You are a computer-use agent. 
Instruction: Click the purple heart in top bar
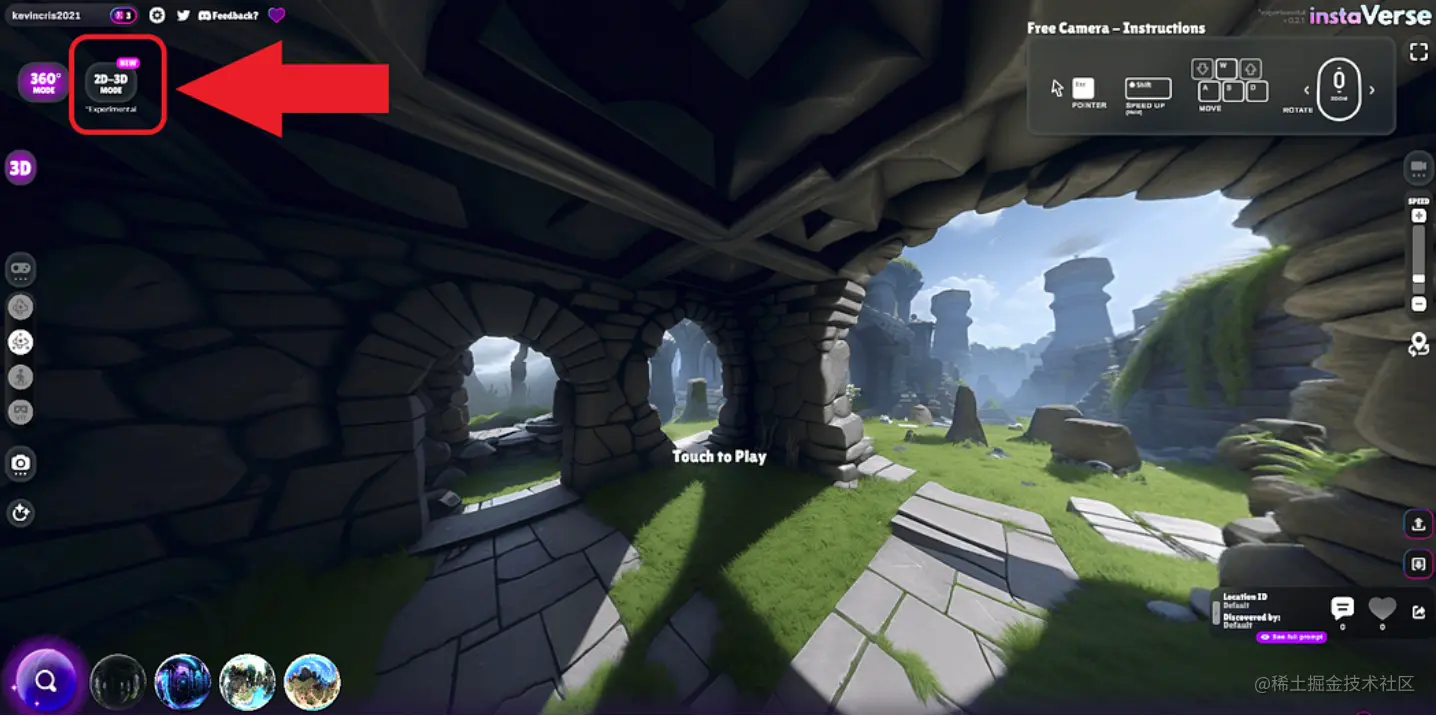[x=277, y=15]
